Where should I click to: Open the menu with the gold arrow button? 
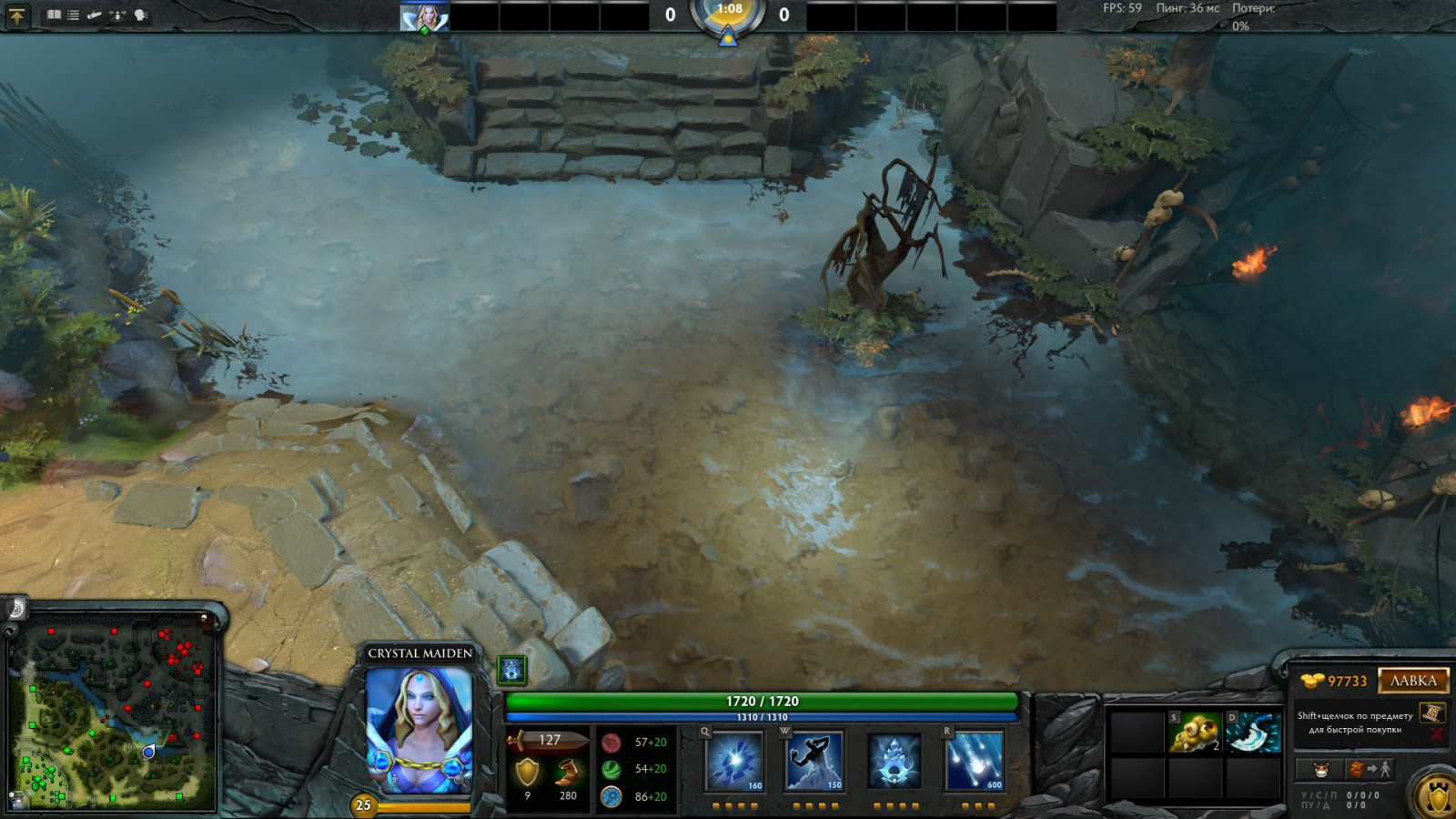16,15
